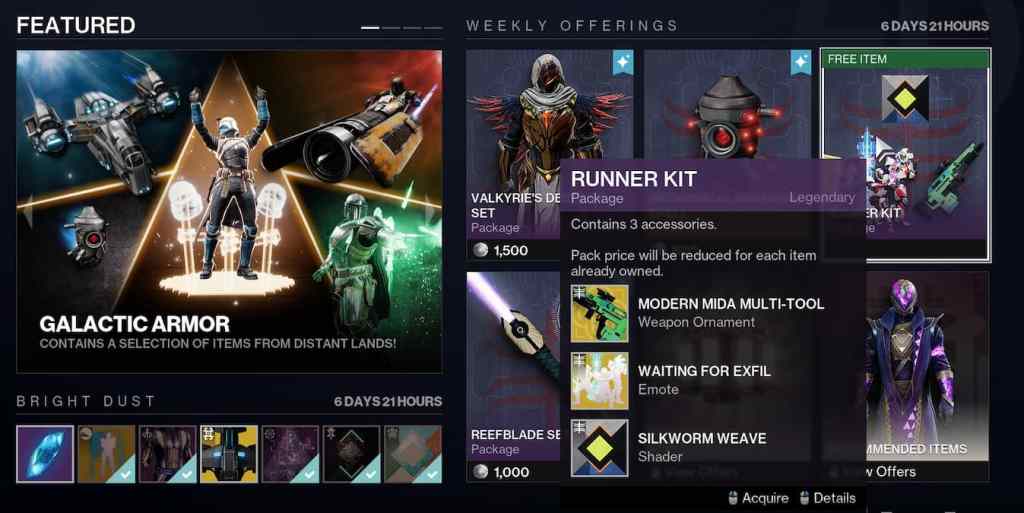The image size is (1024, 513).
Task: Pick the teal and orange shader item
Action: (x=413, y=454)
